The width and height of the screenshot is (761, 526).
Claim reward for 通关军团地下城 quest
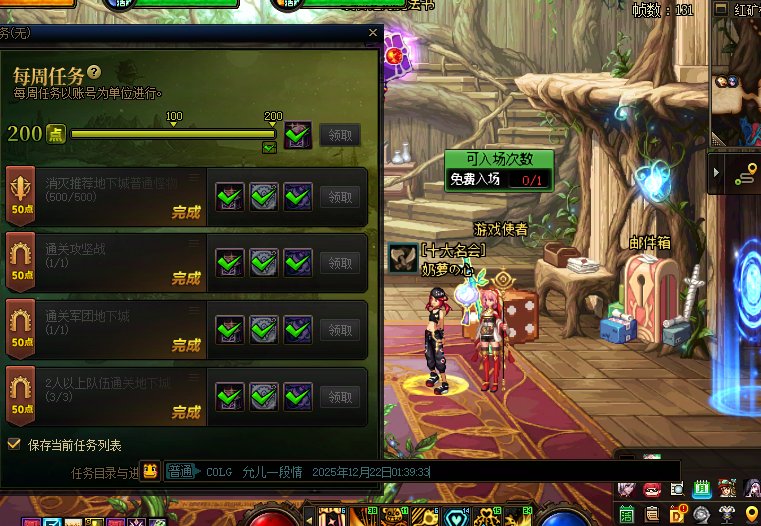[340, 329]
